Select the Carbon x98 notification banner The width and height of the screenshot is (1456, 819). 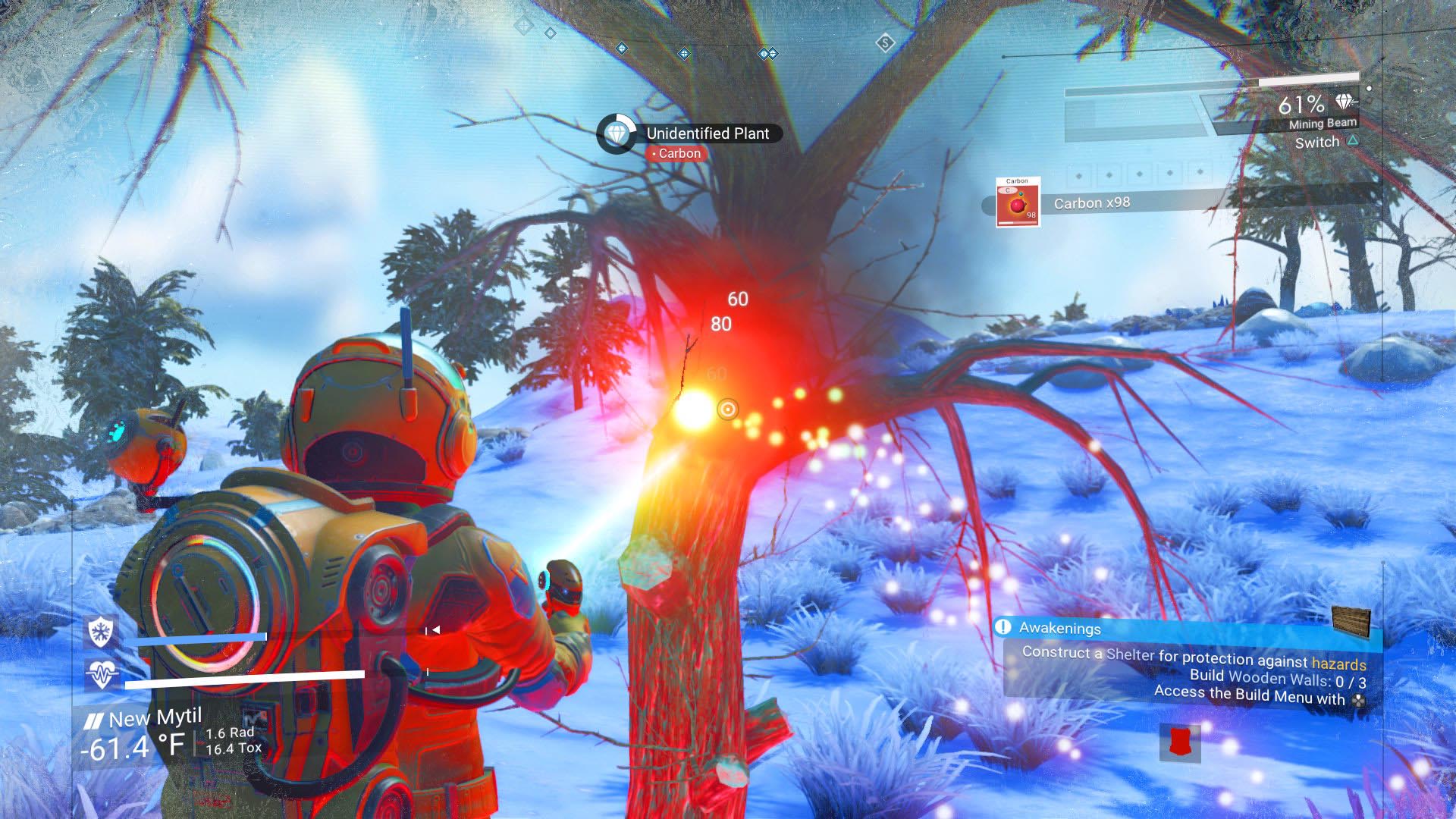pyautogui.click(x=1091, y=202)
